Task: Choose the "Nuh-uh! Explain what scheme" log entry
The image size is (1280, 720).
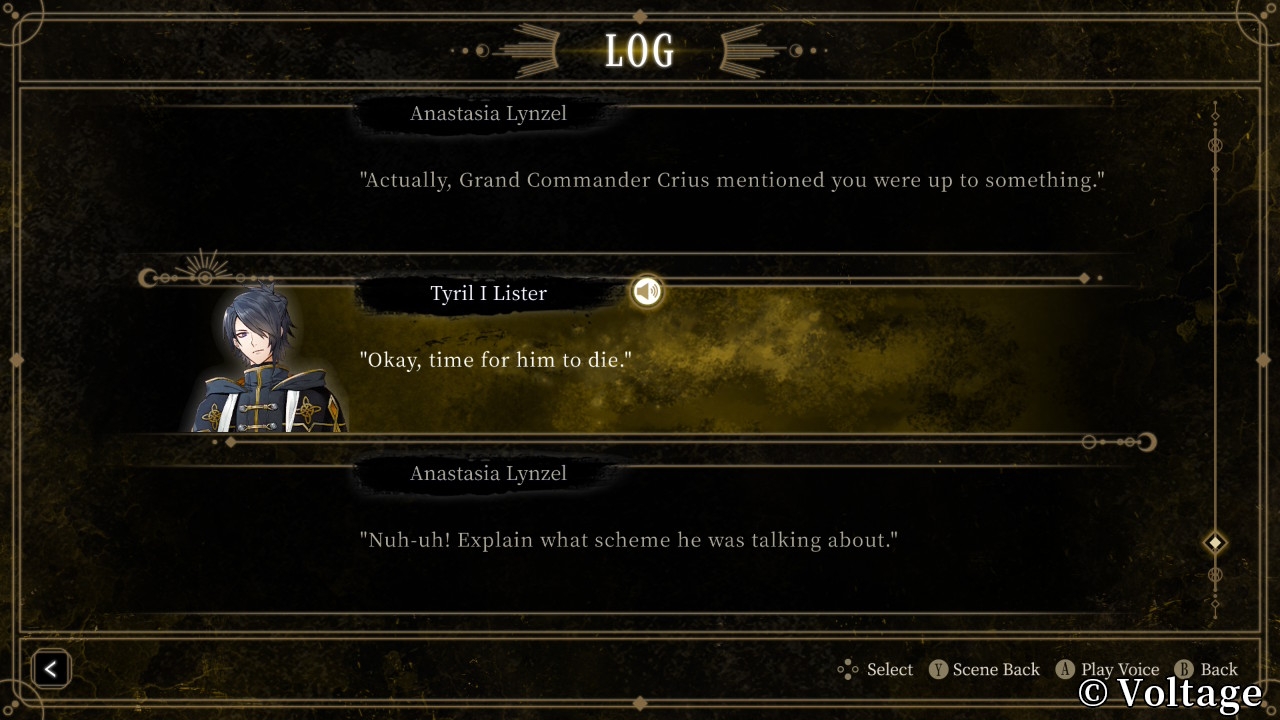Action: click(628, 540)
